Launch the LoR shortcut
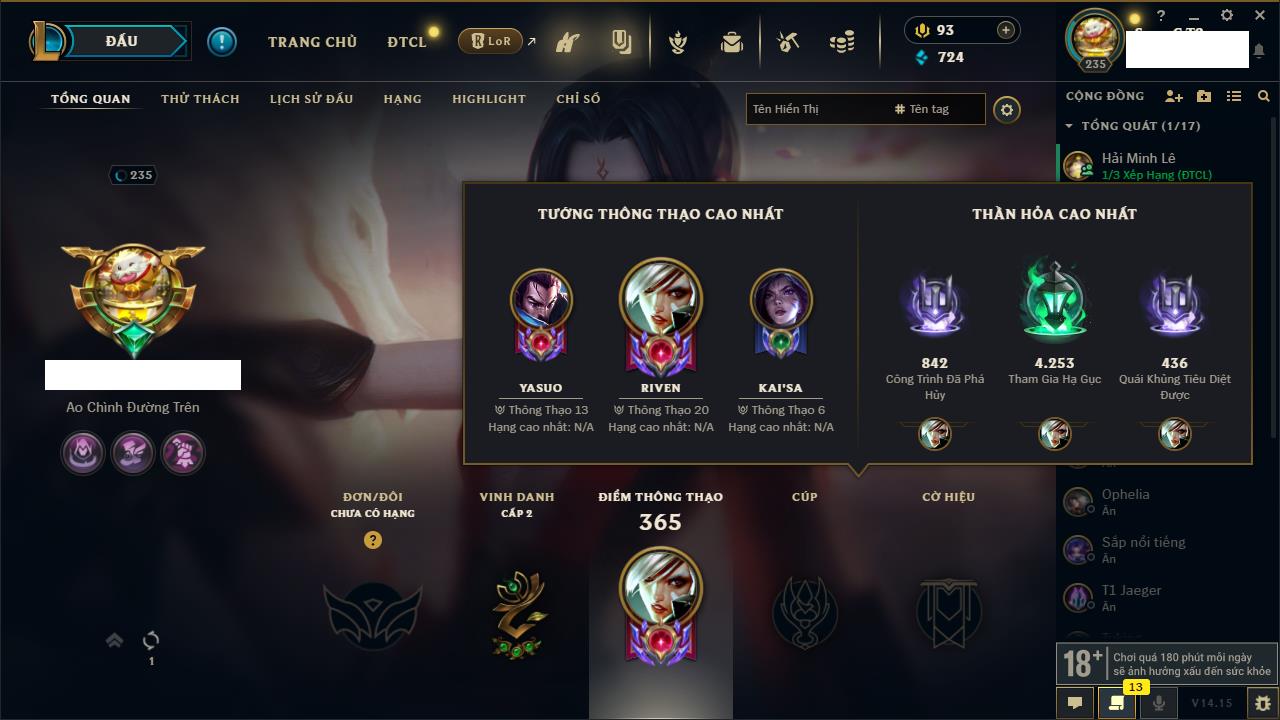Screen dimensions: 1280x720 coord(491,42)
